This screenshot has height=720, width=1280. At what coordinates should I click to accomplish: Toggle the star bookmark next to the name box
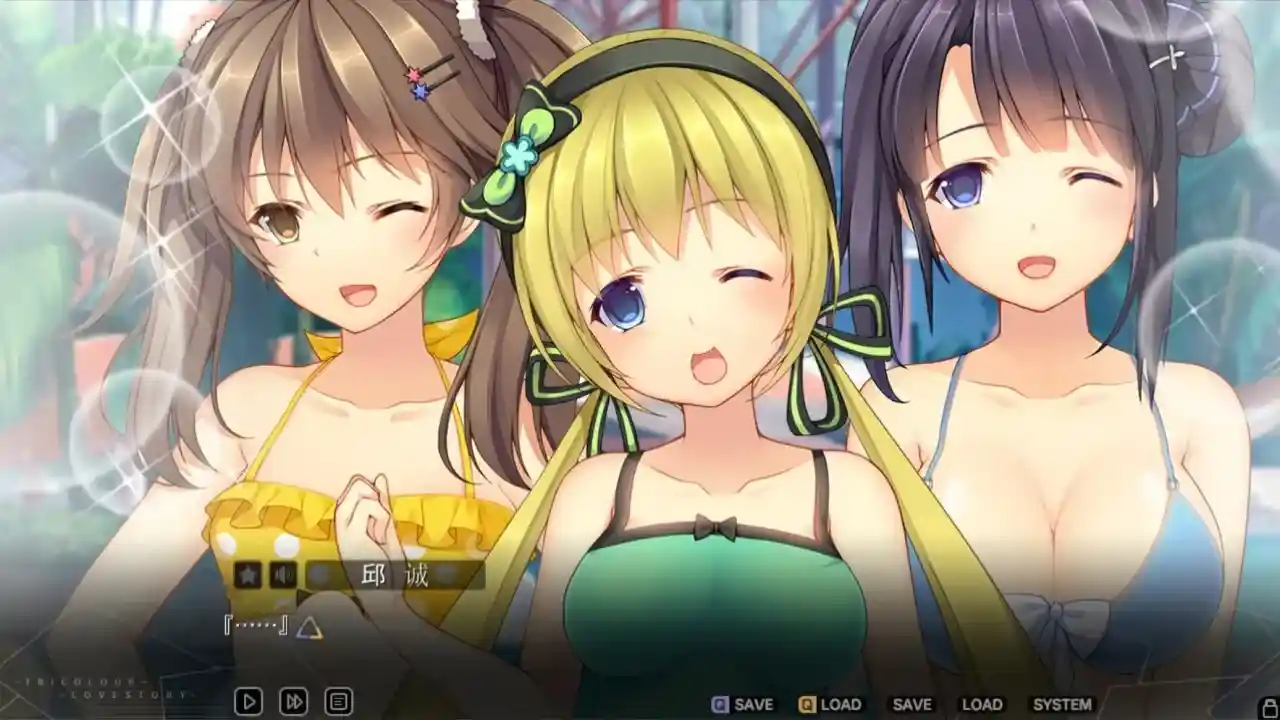tap(250, 575)
